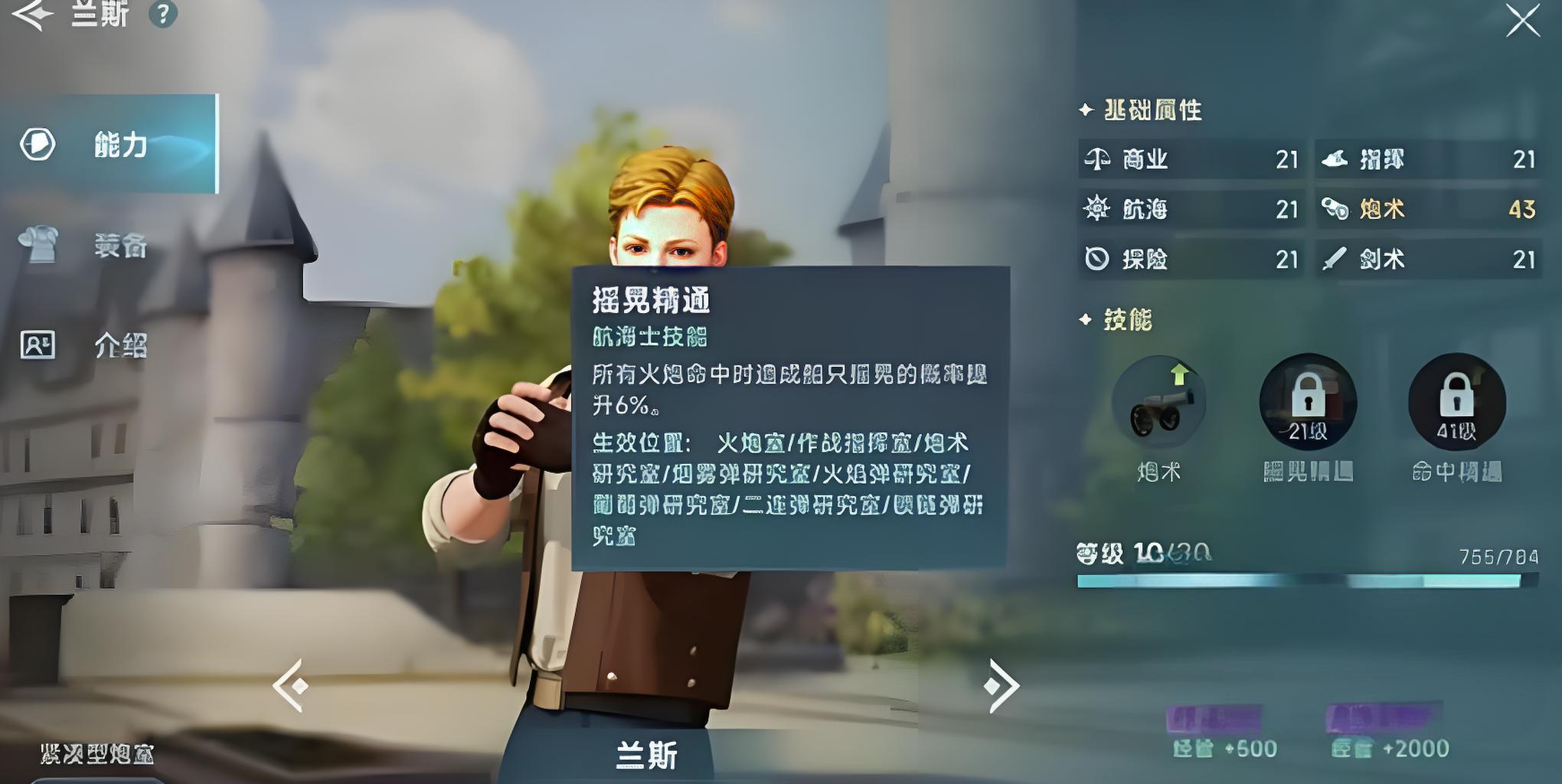
Task: Open the question mark help icon
Action: click(162, 14)
